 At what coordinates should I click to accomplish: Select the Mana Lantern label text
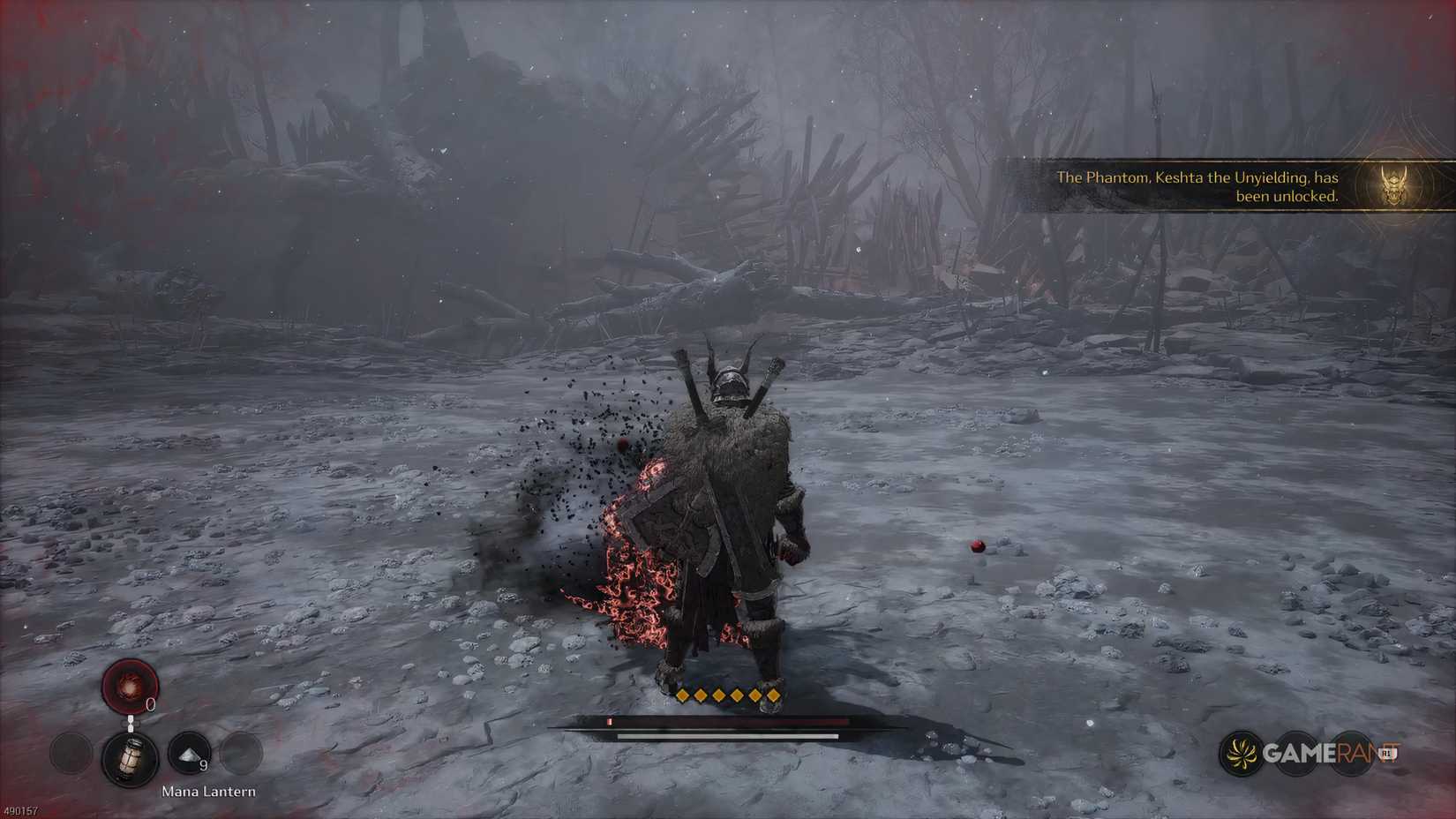coord(208,791)
